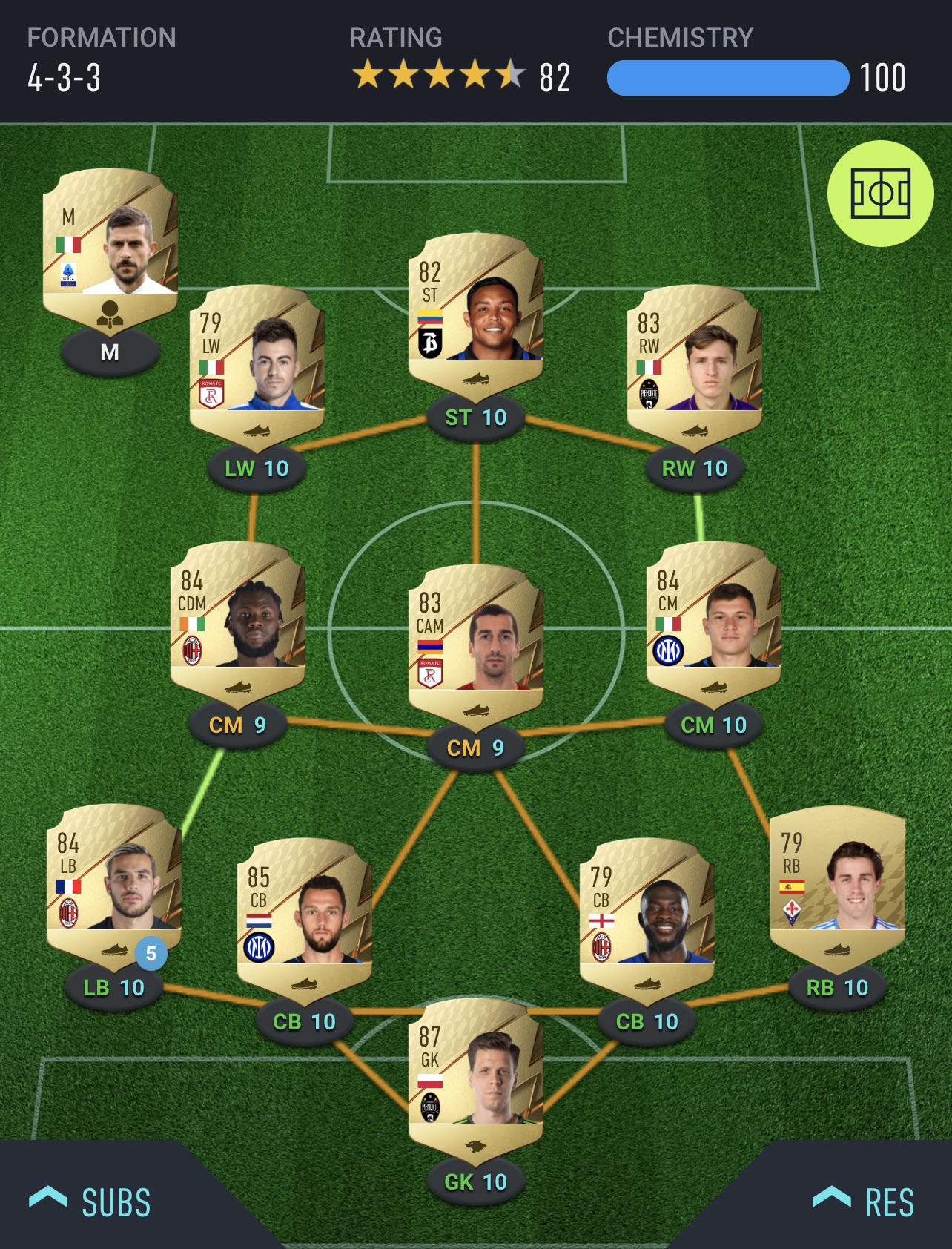Click the boot icon on the 84 CM card

(714, 688)
